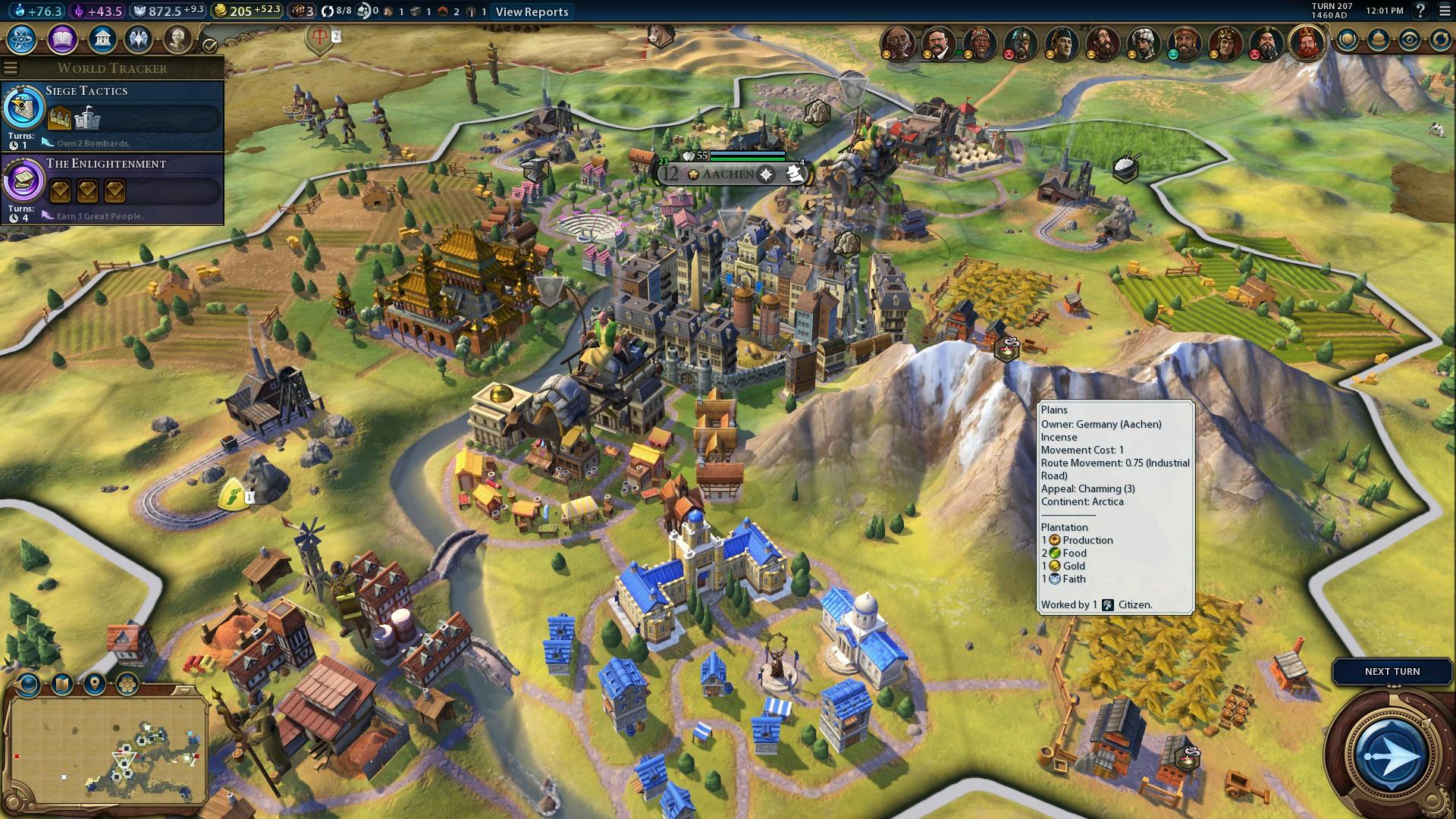The width and height of the screenshot is (1456, 819).
Task: Click View Reports in the top bar
Action: 532,11
